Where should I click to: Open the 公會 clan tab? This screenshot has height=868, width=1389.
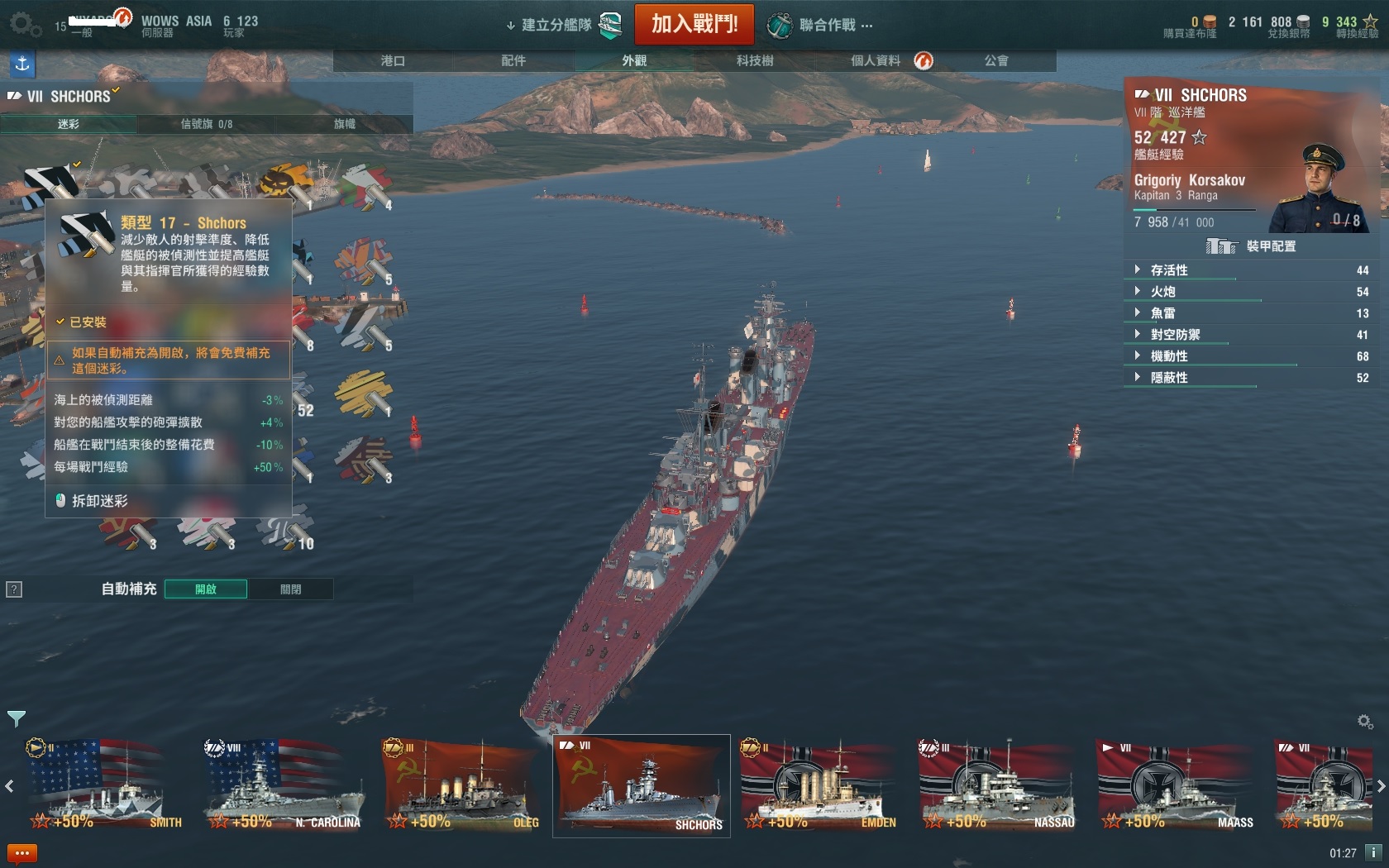tap(996, 60)
